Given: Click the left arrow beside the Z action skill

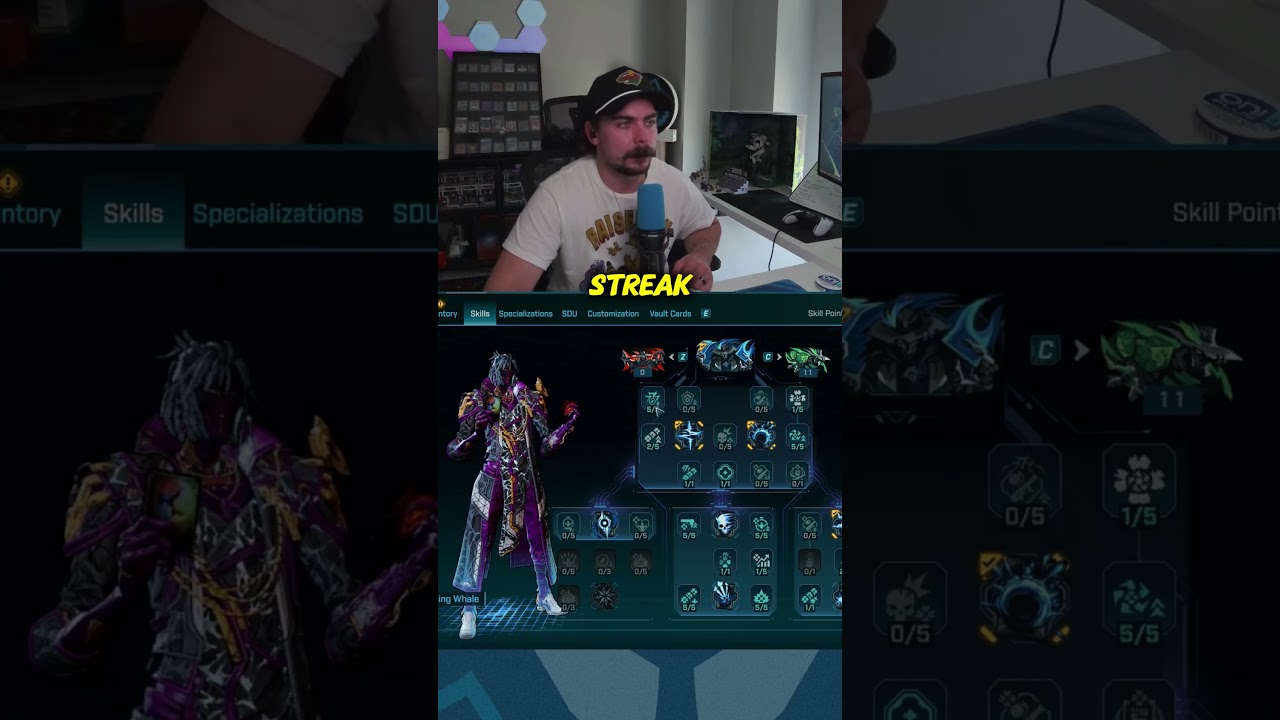Looking at the screenshot, I should 671,357.
